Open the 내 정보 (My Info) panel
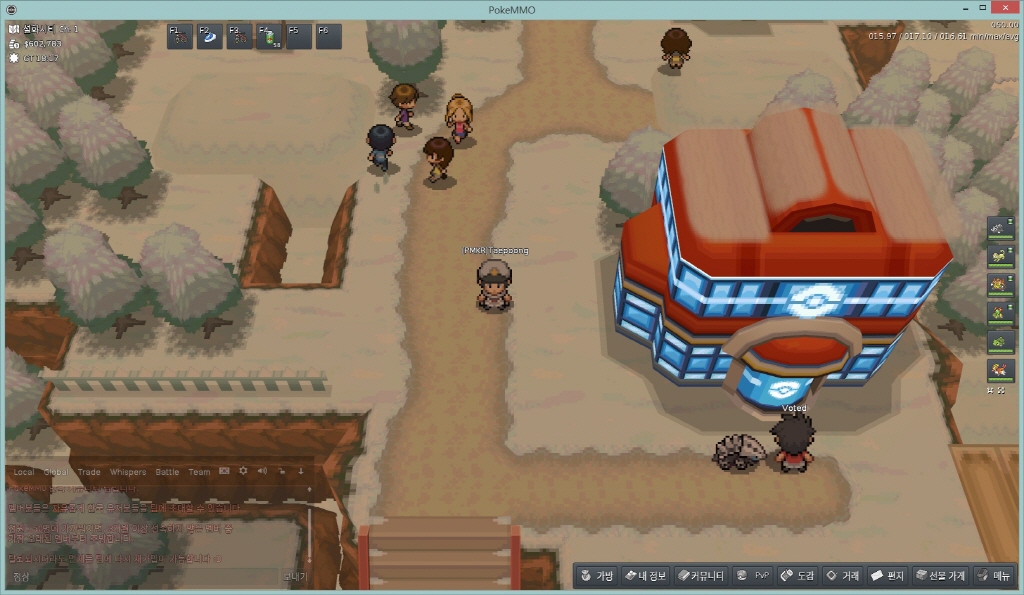The width and height of the screenshot is (1024, 595). coord(646,576)
